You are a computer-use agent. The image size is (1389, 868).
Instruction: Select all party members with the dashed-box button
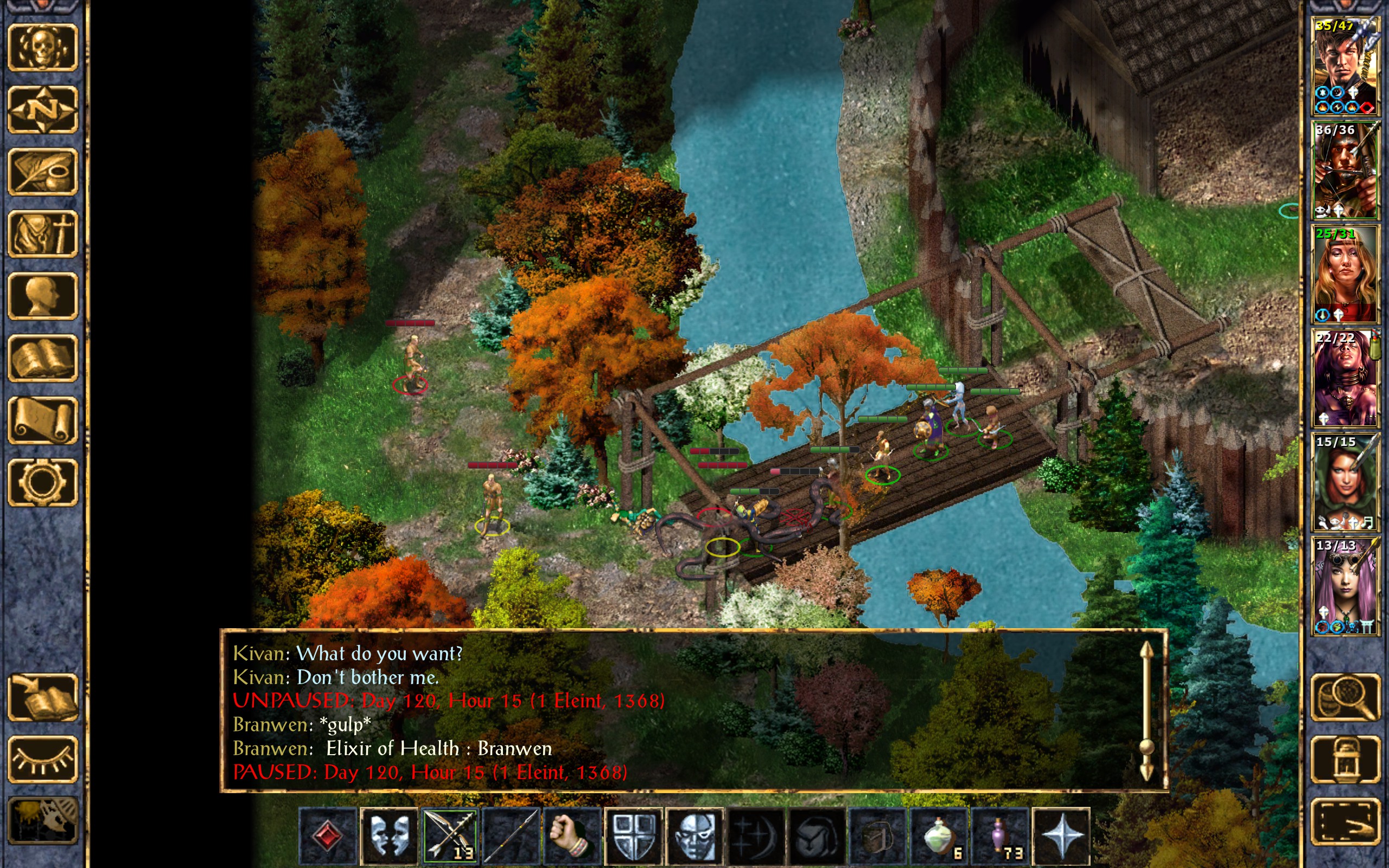tap(1345, 821)
